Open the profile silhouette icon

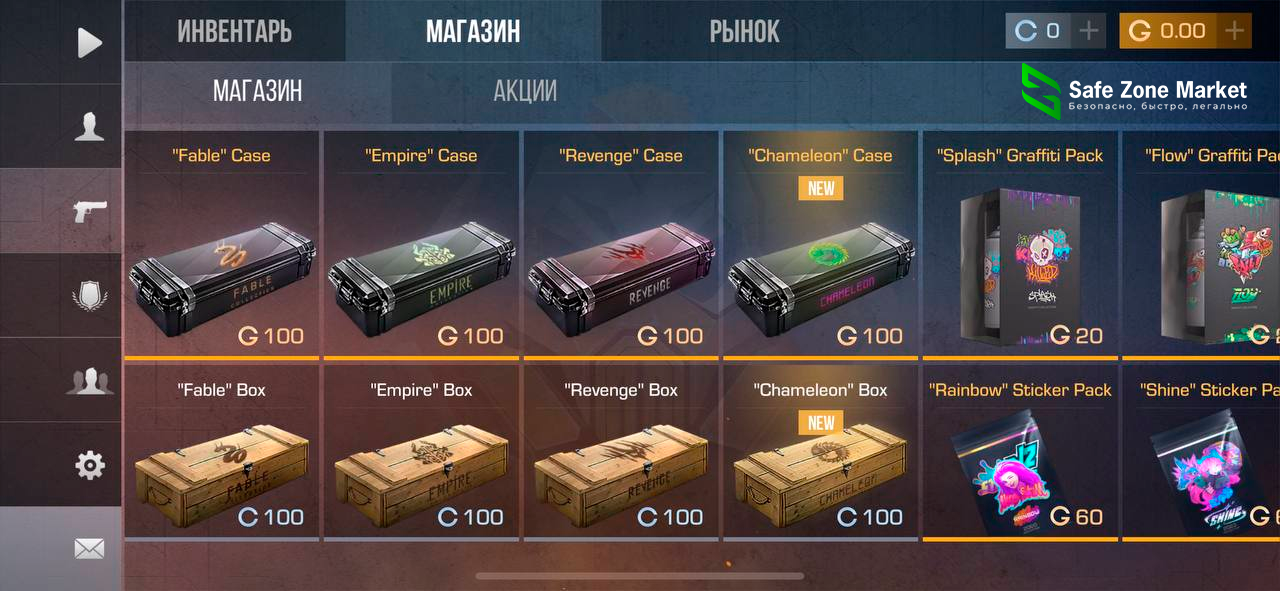click(90, 127)
